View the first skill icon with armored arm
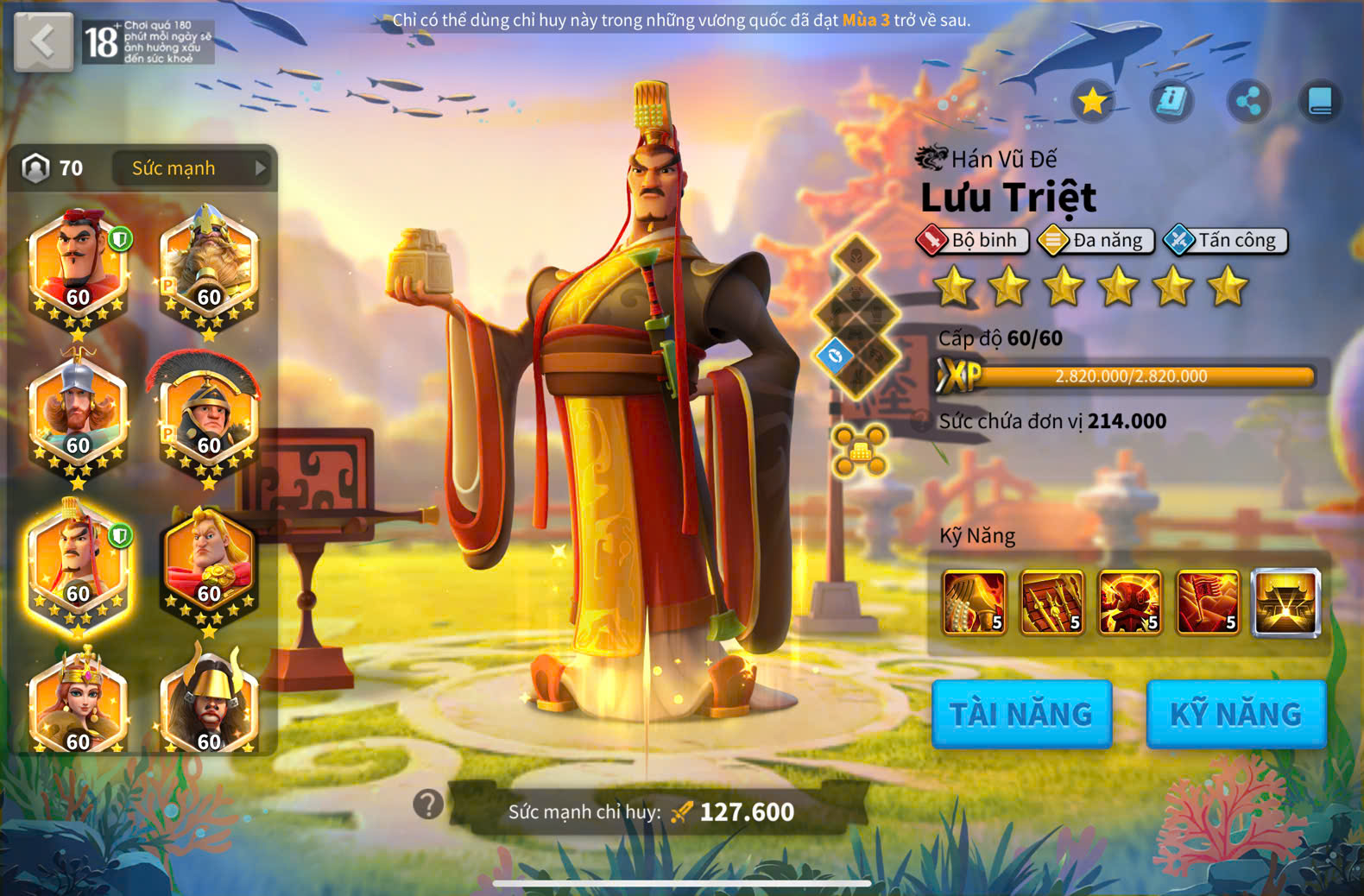 pos(974,603)
